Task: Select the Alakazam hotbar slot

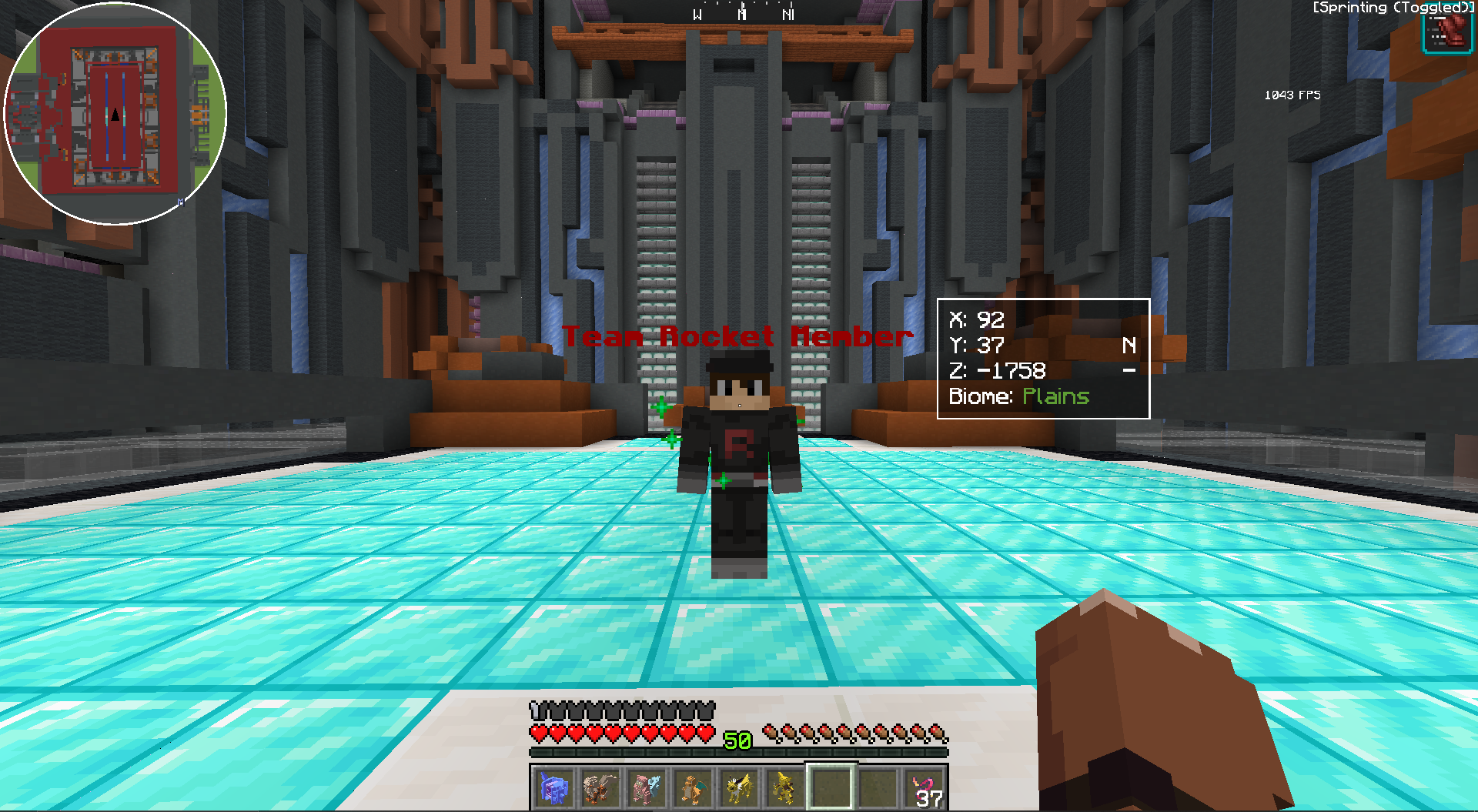Action: pyautogui.click(x=784, y=788)
